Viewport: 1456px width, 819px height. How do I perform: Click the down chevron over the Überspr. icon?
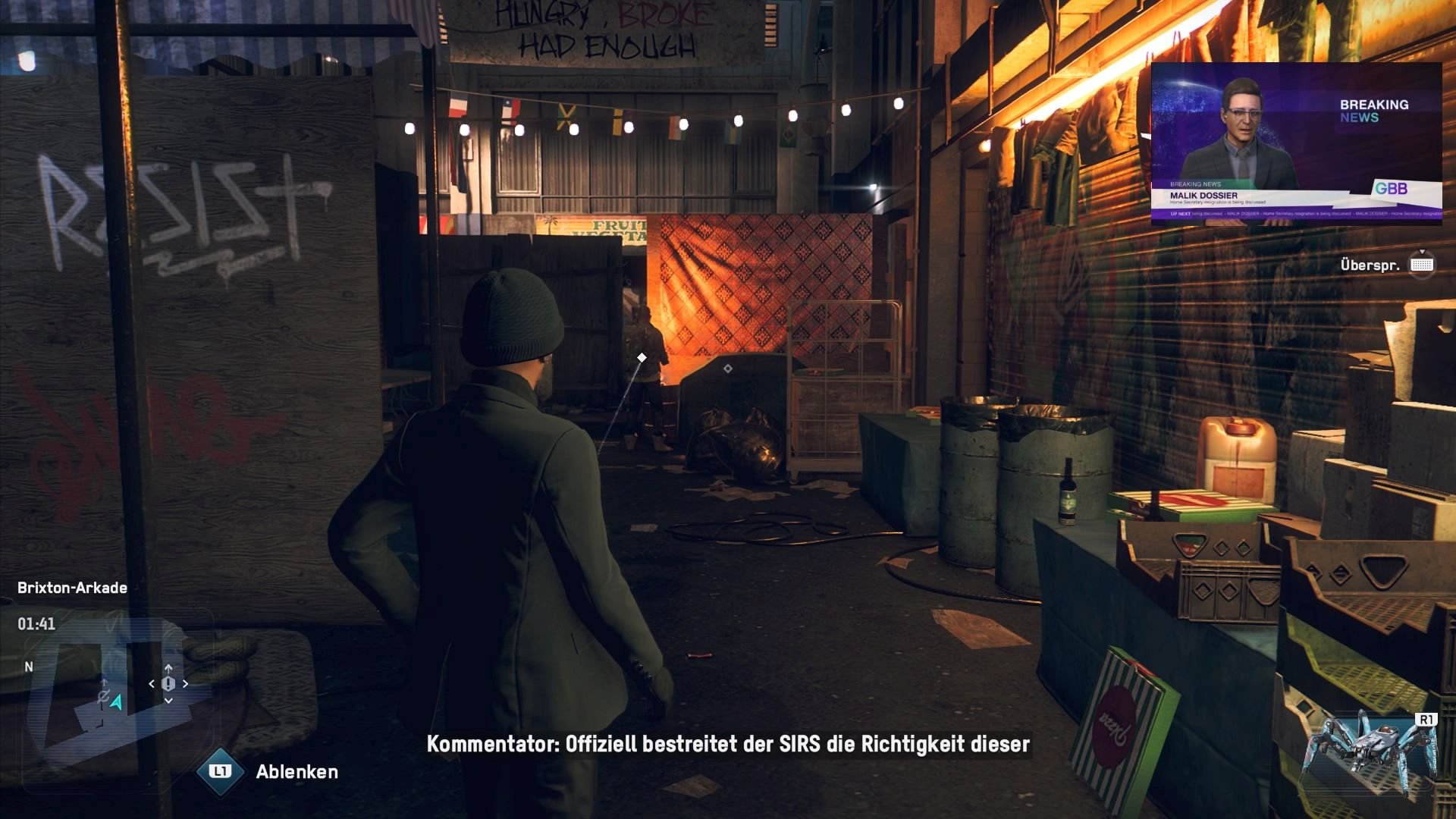pos(1422,251)
